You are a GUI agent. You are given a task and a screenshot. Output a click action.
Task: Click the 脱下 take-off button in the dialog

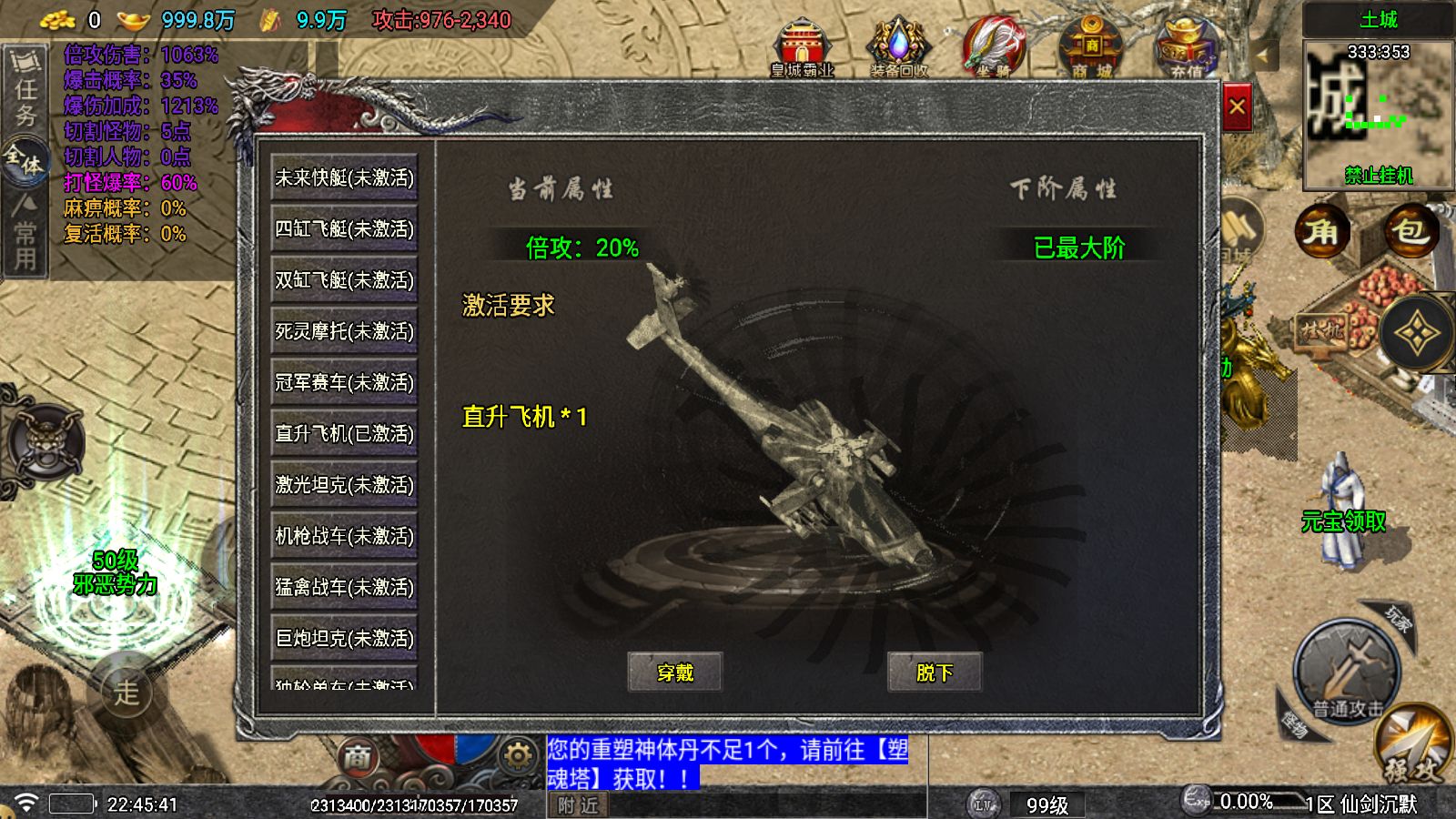(935, 672)
